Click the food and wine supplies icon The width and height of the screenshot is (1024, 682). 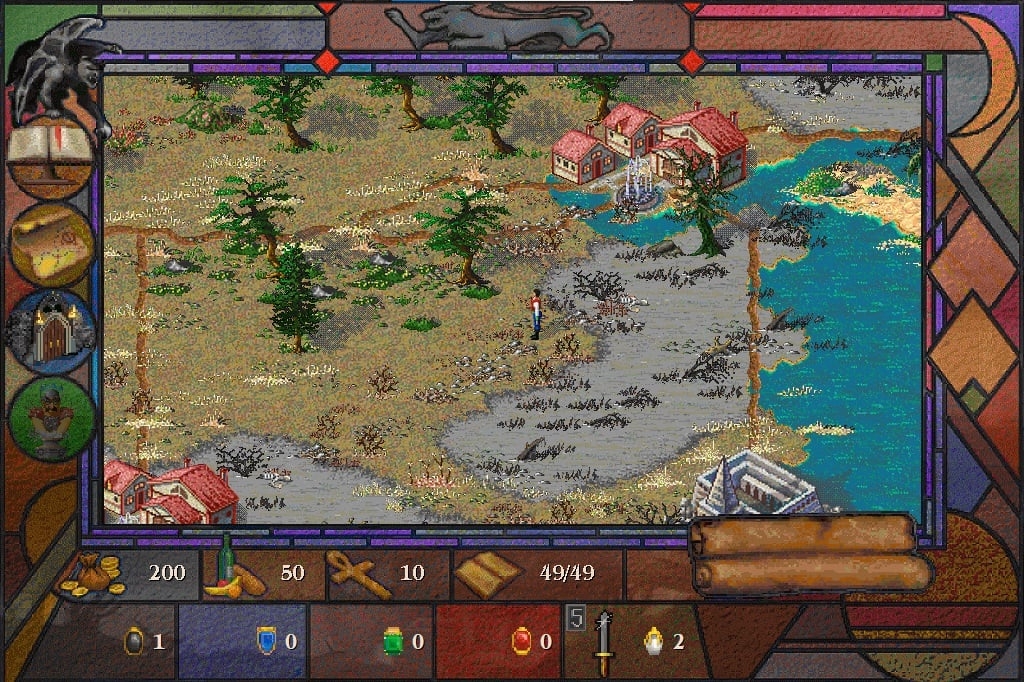[x=234, y=573]
